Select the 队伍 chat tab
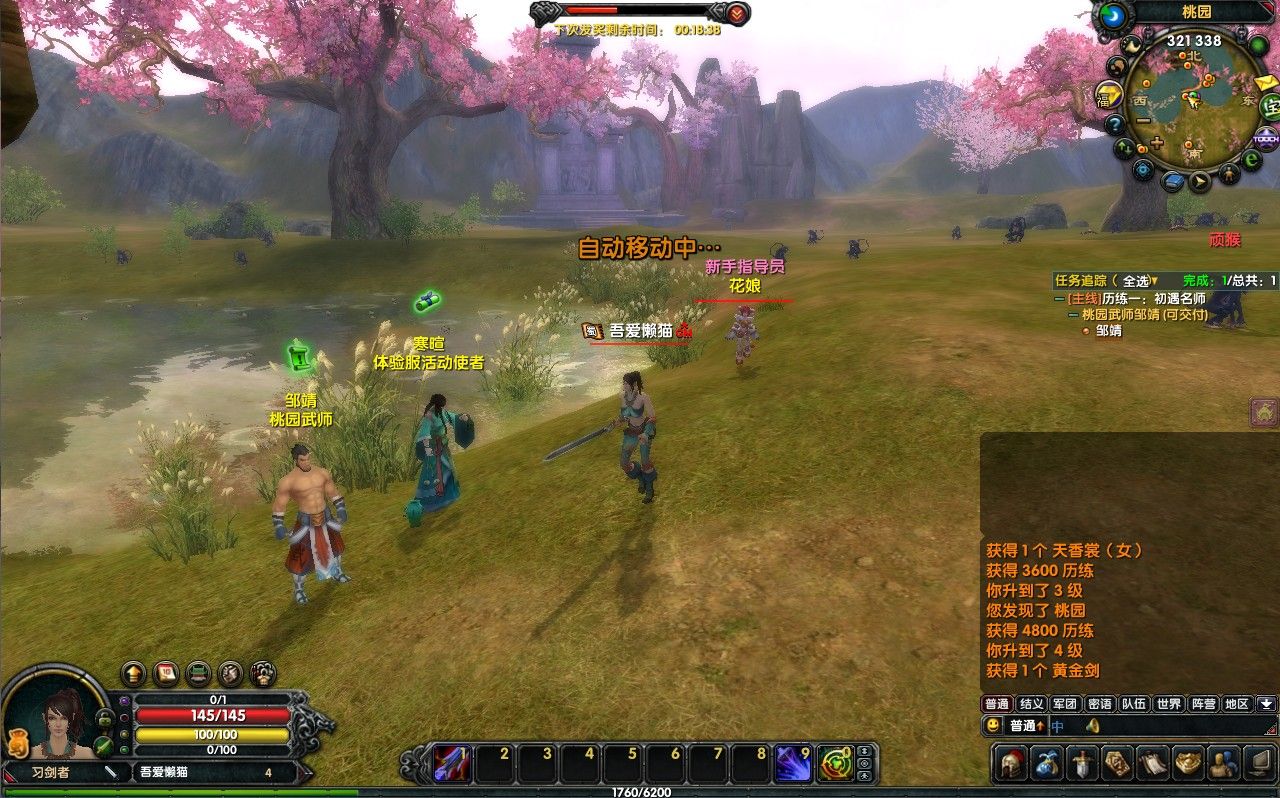Image resolution: width=1280 pixels, height=798 pixels. point(1133,704)
